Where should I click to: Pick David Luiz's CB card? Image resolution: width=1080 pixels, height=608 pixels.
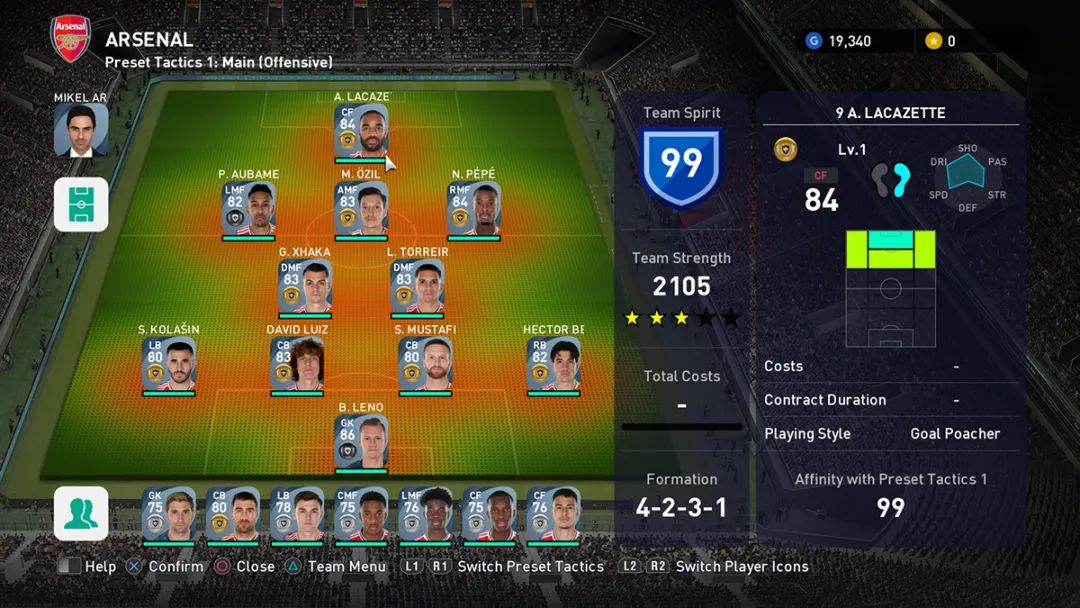coord(297,364)
